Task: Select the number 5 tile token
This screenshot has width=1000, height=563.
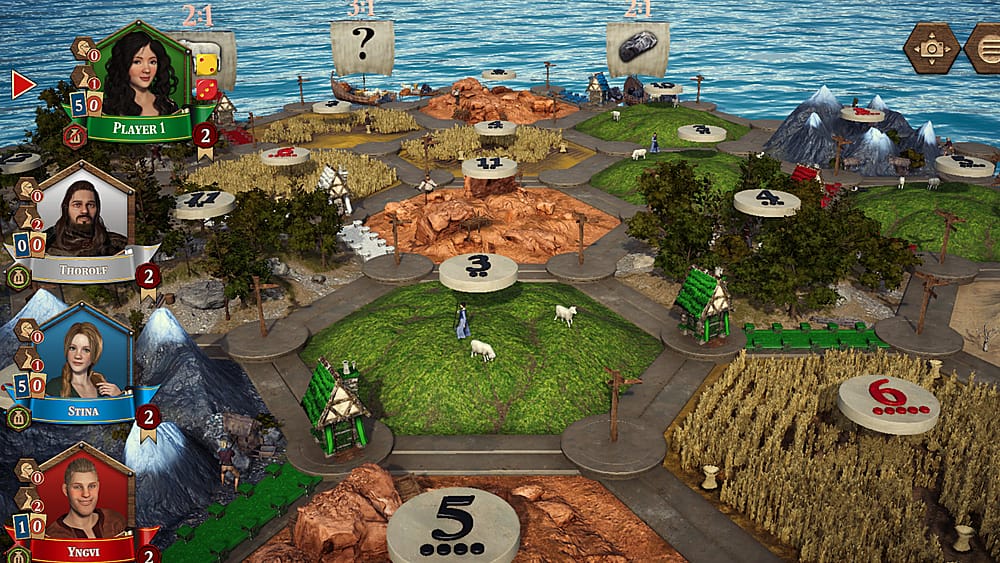Action: [451, 525]
